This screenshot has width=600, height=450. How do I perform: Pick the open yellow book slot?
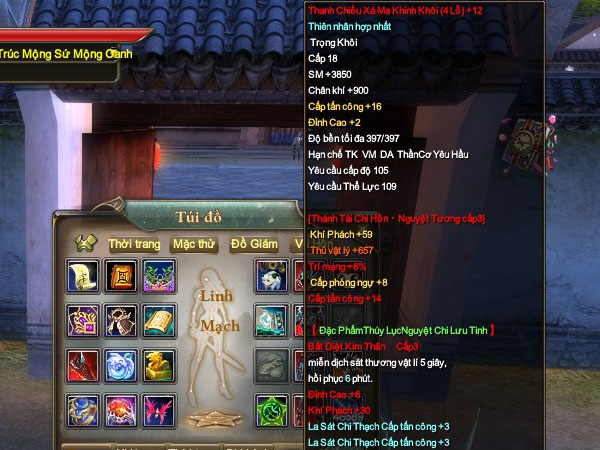point(159,320)
